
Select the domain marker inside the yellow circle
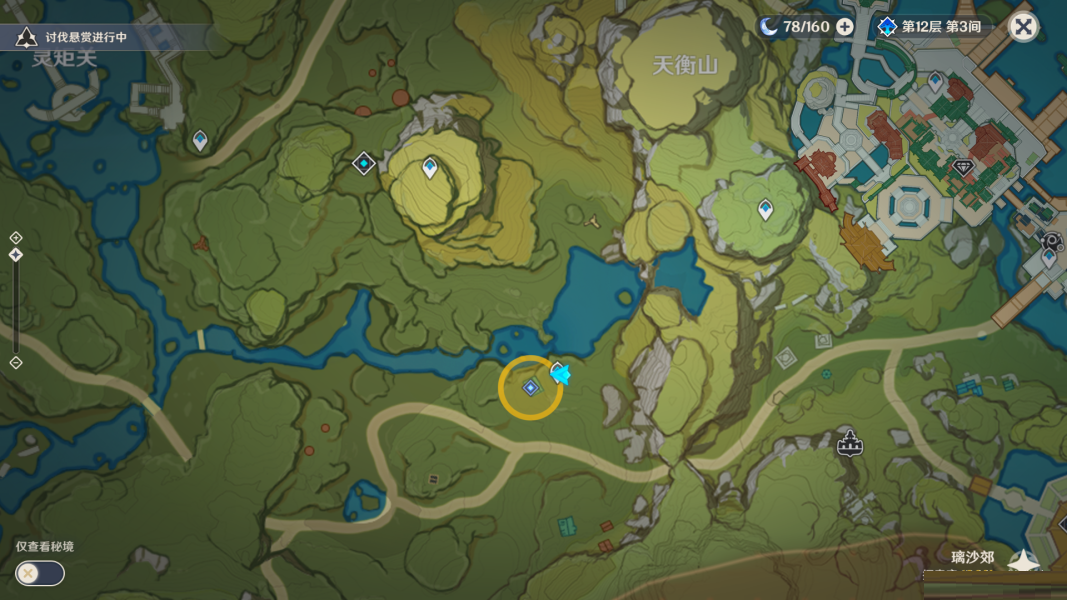click(x=531, y=387)
